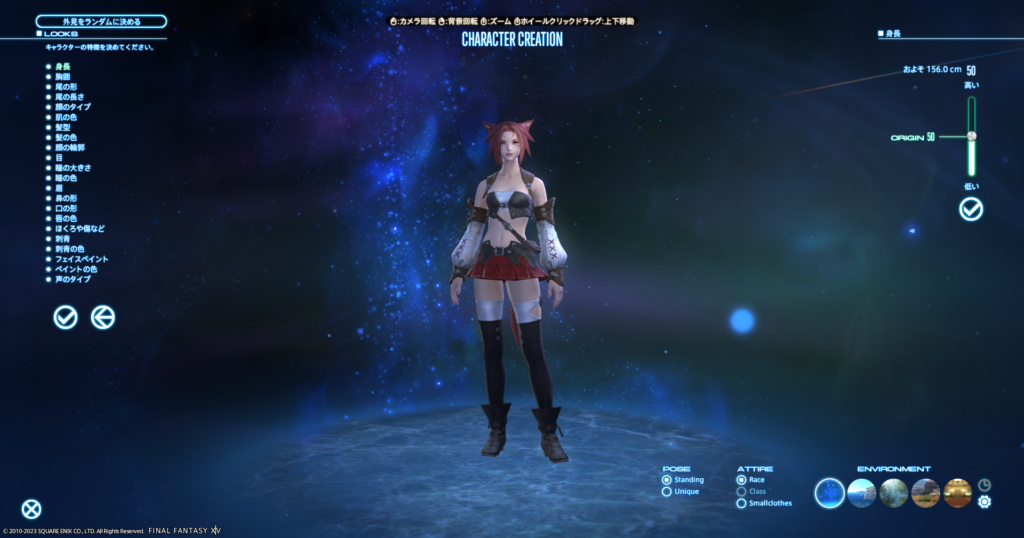Screen dimensions: 1024x538
Task: Choose the golden interior environment thumbnail
Action: point(957,493)
